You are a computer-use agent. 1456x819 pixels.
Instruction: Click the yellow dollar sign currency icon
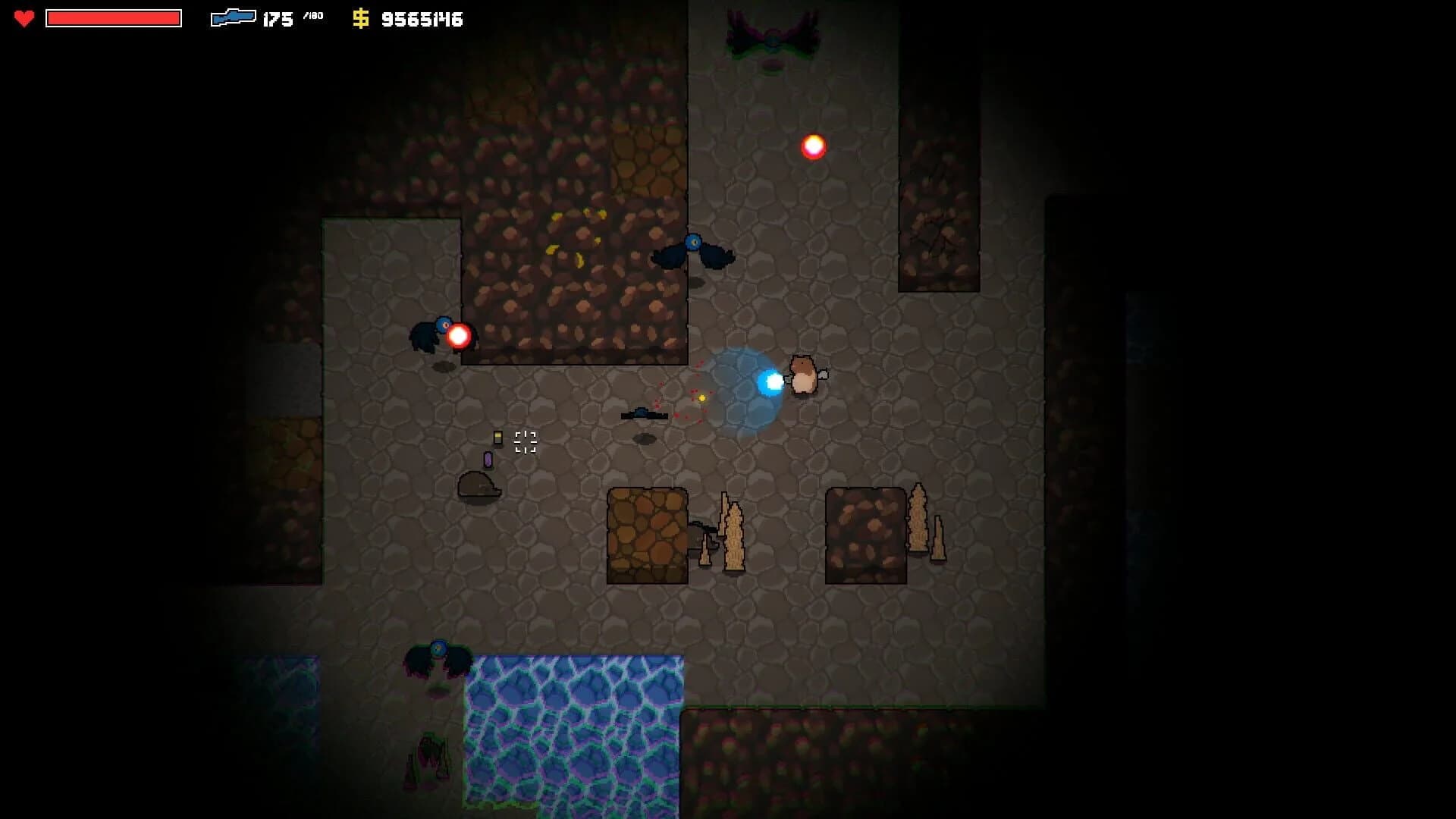point(362,18)
